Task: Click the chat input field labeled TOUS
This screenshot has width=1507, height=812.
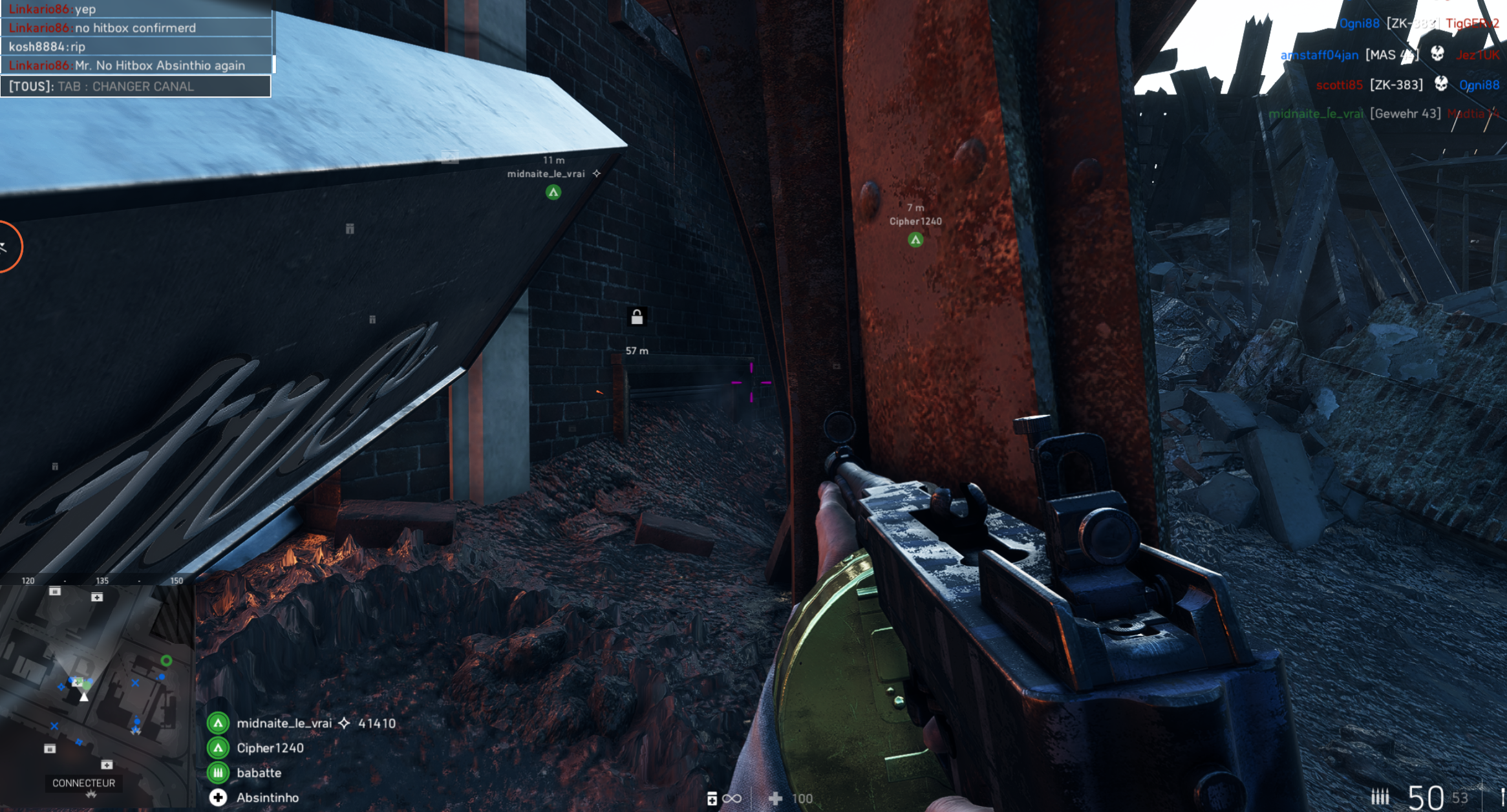Action: point(136,87)
